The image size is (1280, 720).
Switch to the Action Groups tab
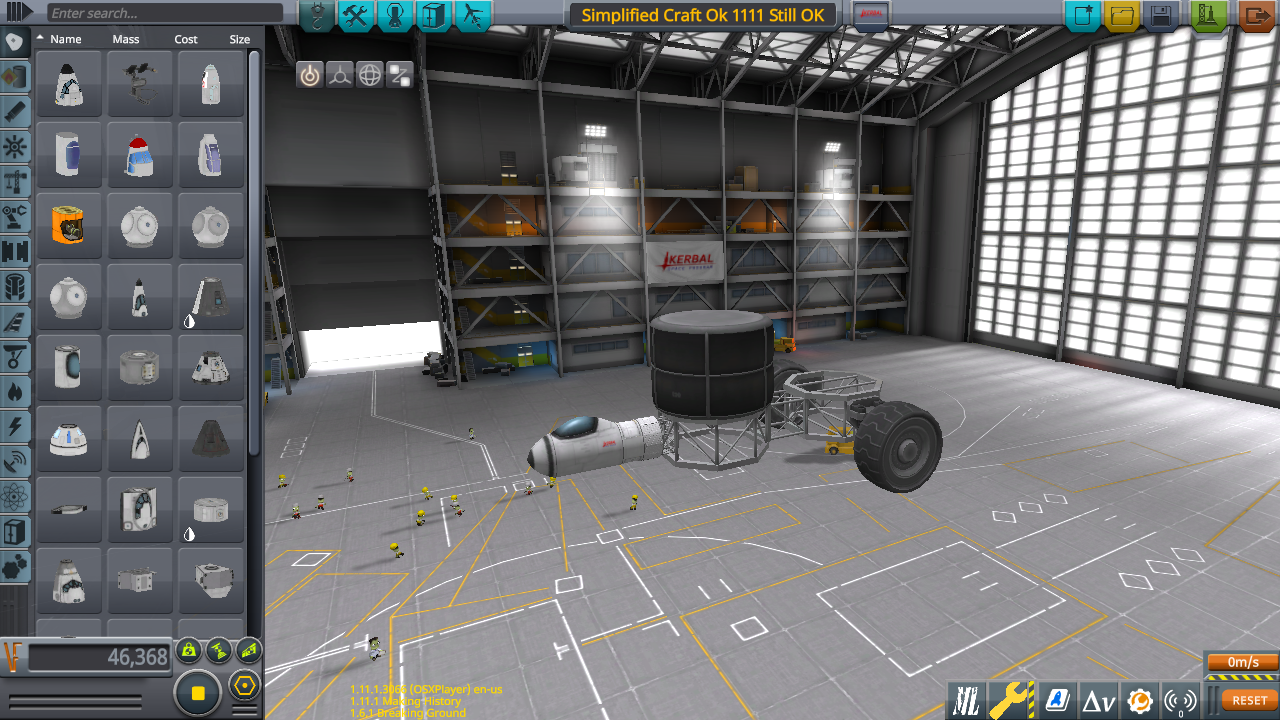[x=356, y=16]
